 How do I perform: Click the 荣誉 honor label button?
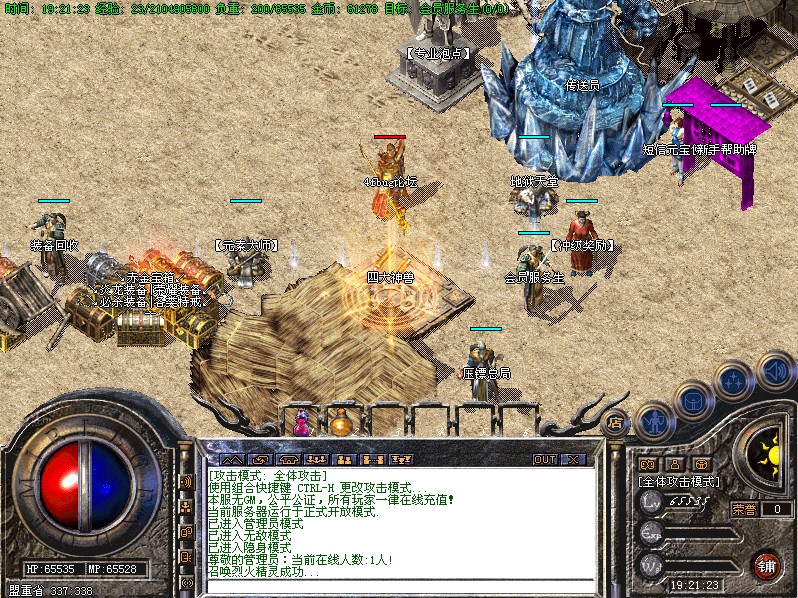(x=744, y=509)
